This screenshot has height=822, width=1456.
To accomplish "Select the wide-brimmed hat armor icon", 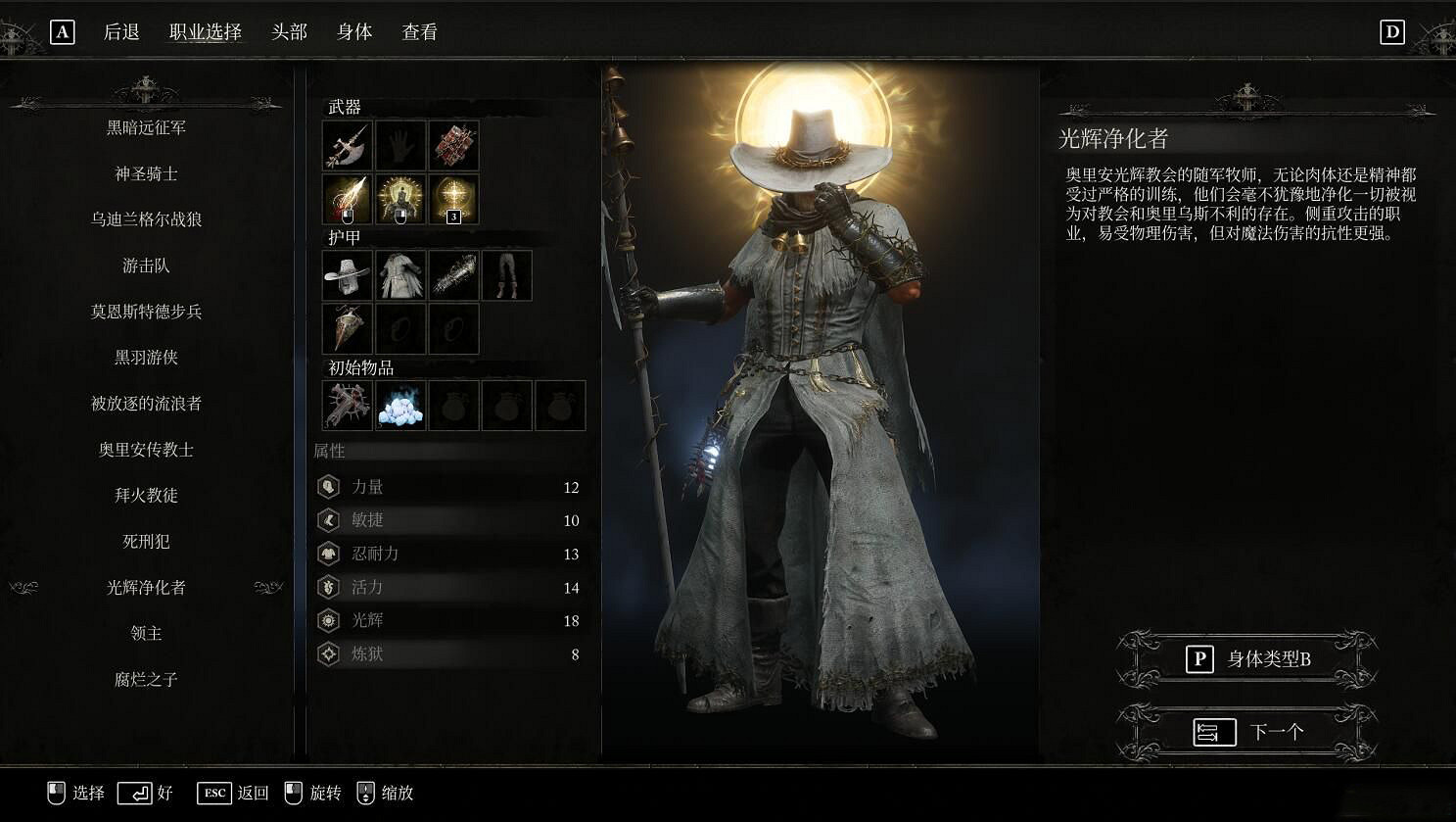I will click(x=346, y=275).
